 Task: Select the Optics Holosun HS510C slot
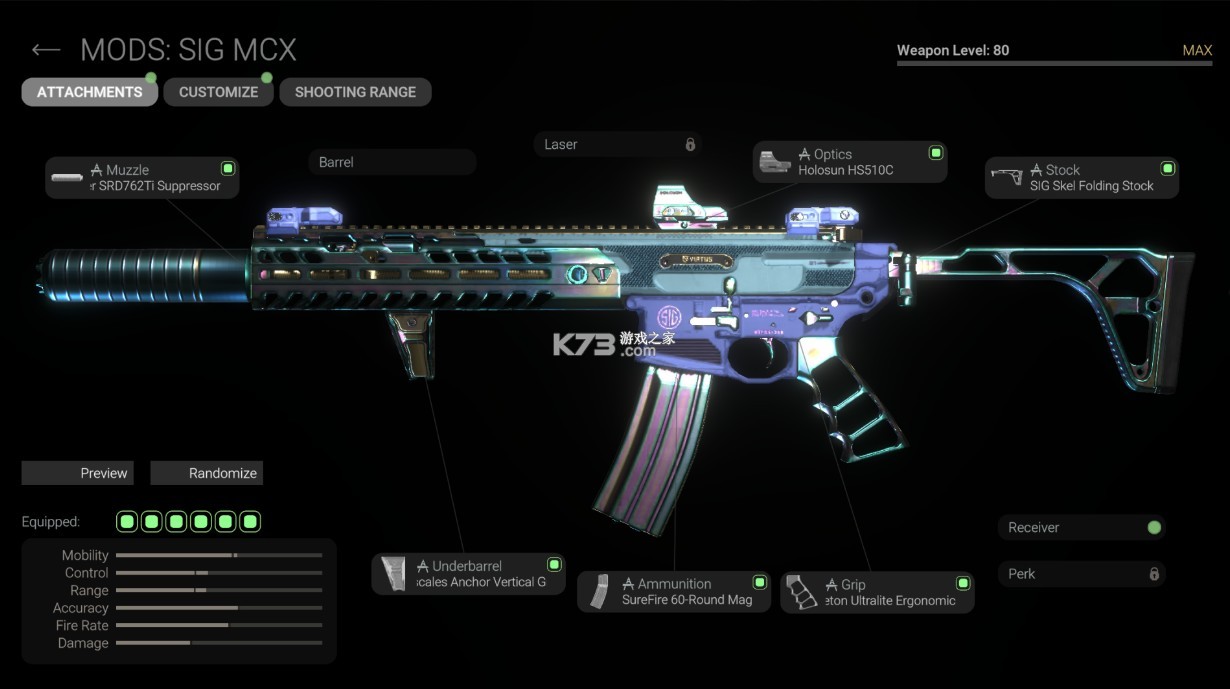(x=849, y=162)
